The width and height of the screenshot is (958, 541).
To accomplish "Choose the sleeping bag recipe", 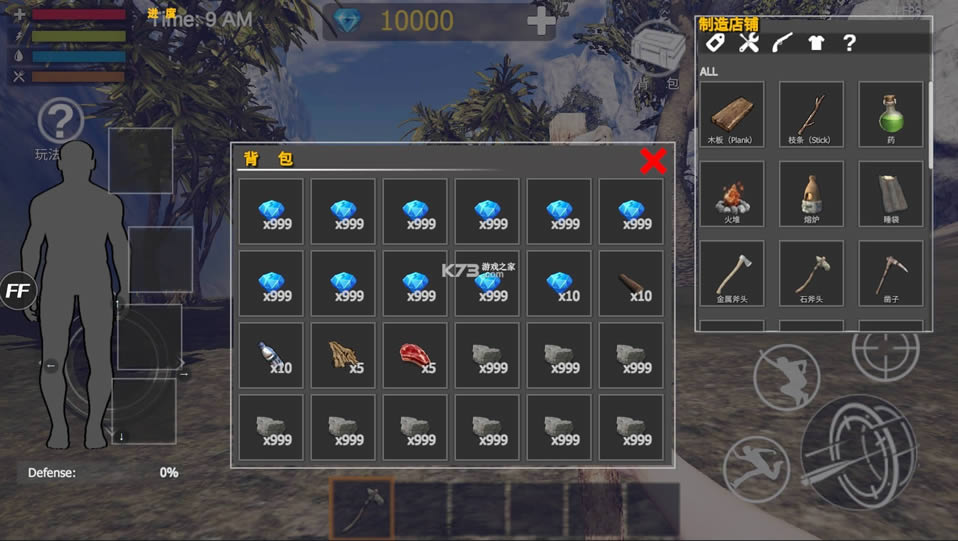I will coord(890,193).
